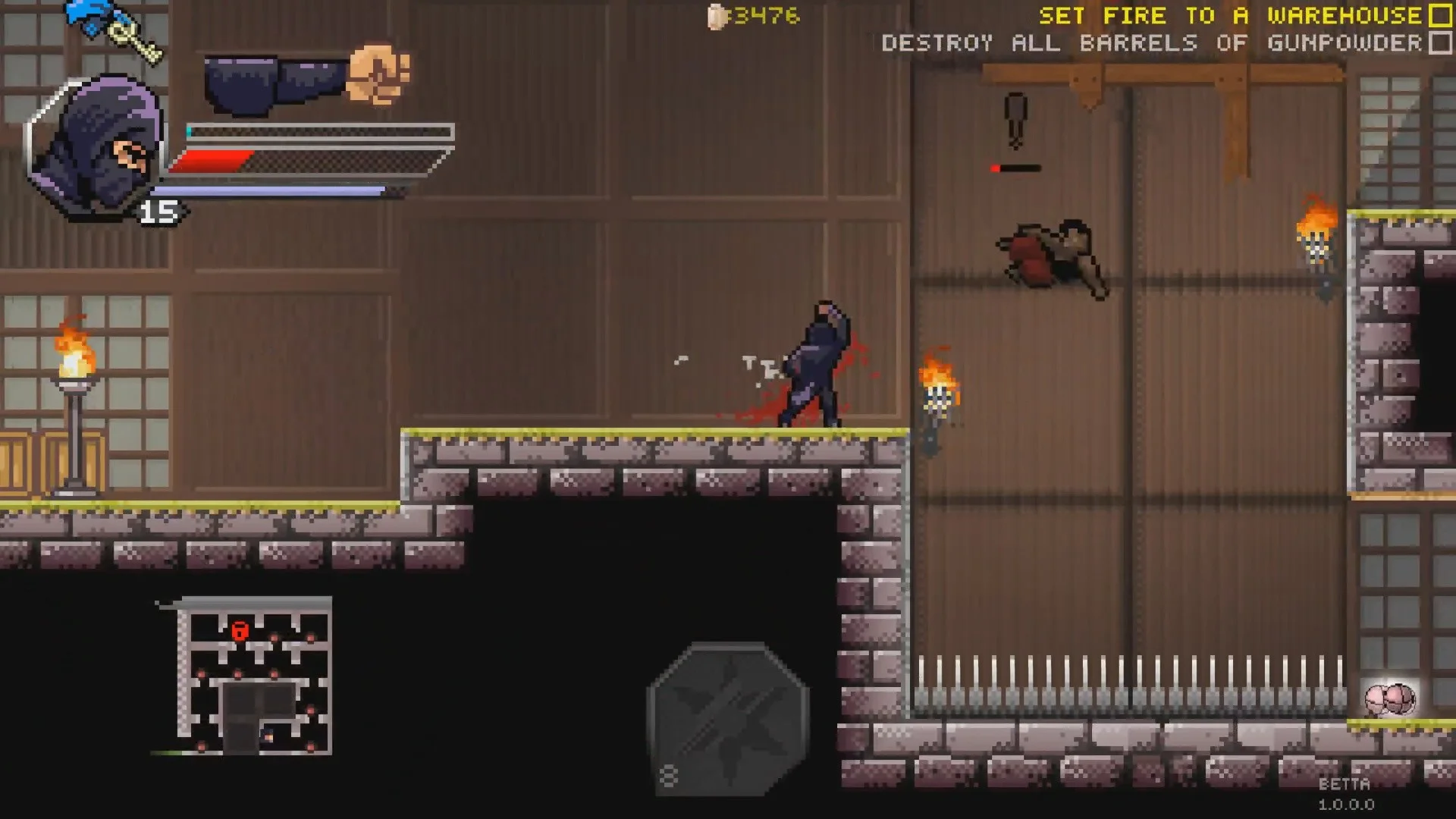Viewport: 1456px width, 819px height.
Task: Select the SET FIRE TO A WAREHOUSE mission entry
Action: click(x=1228, y=15)
